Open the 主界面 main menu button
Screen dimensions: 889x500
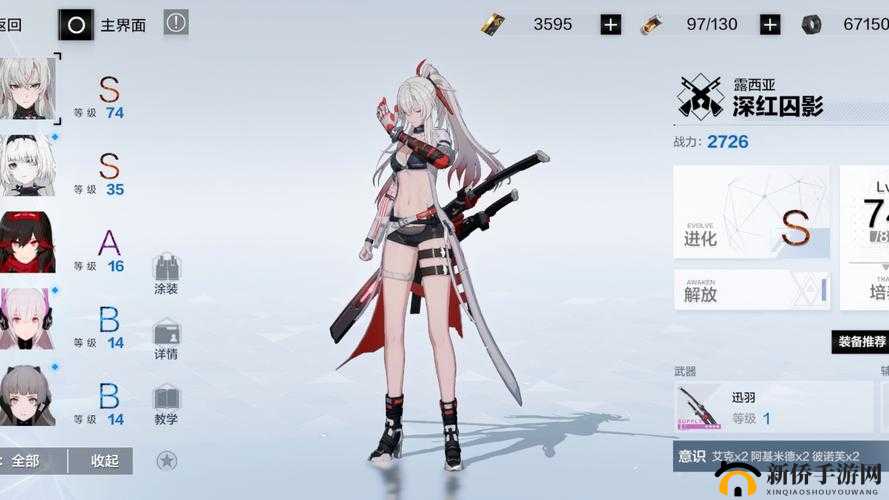pyautogui.click(x=103, y=24)
